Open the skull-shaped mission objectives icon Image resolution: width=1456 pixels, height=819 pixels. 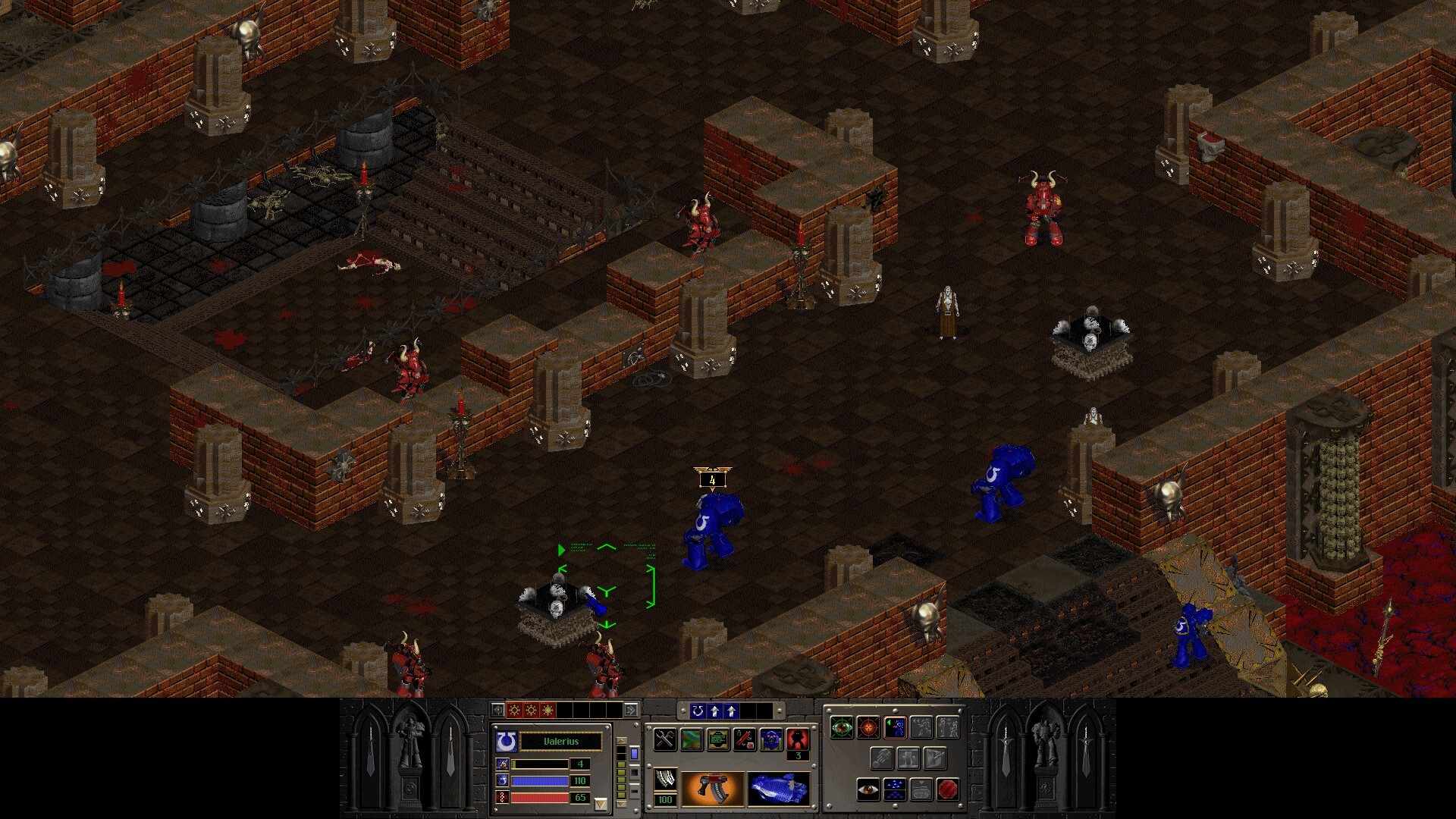coord(771,739)
